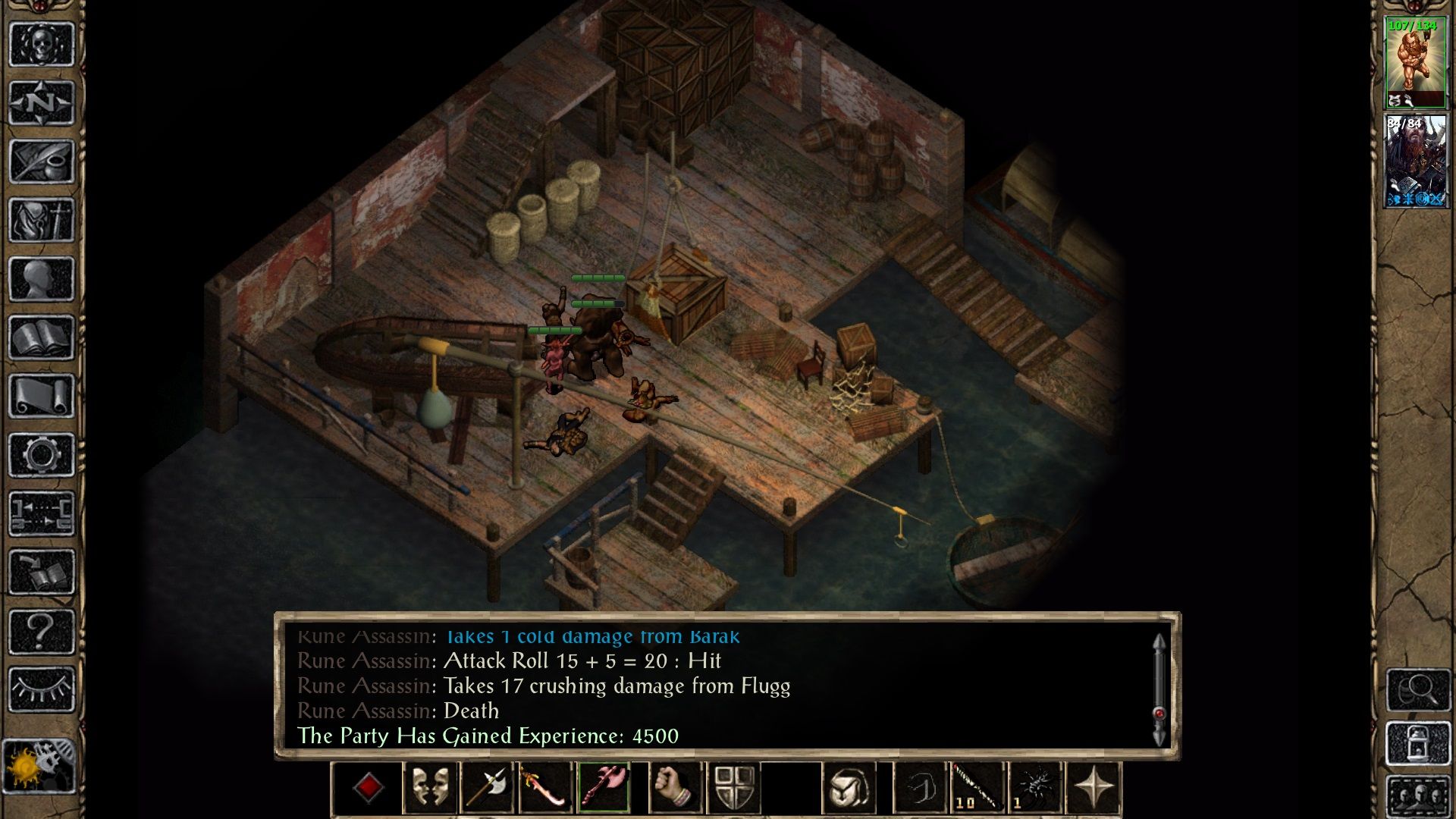Open the priest scroll button

41,397
